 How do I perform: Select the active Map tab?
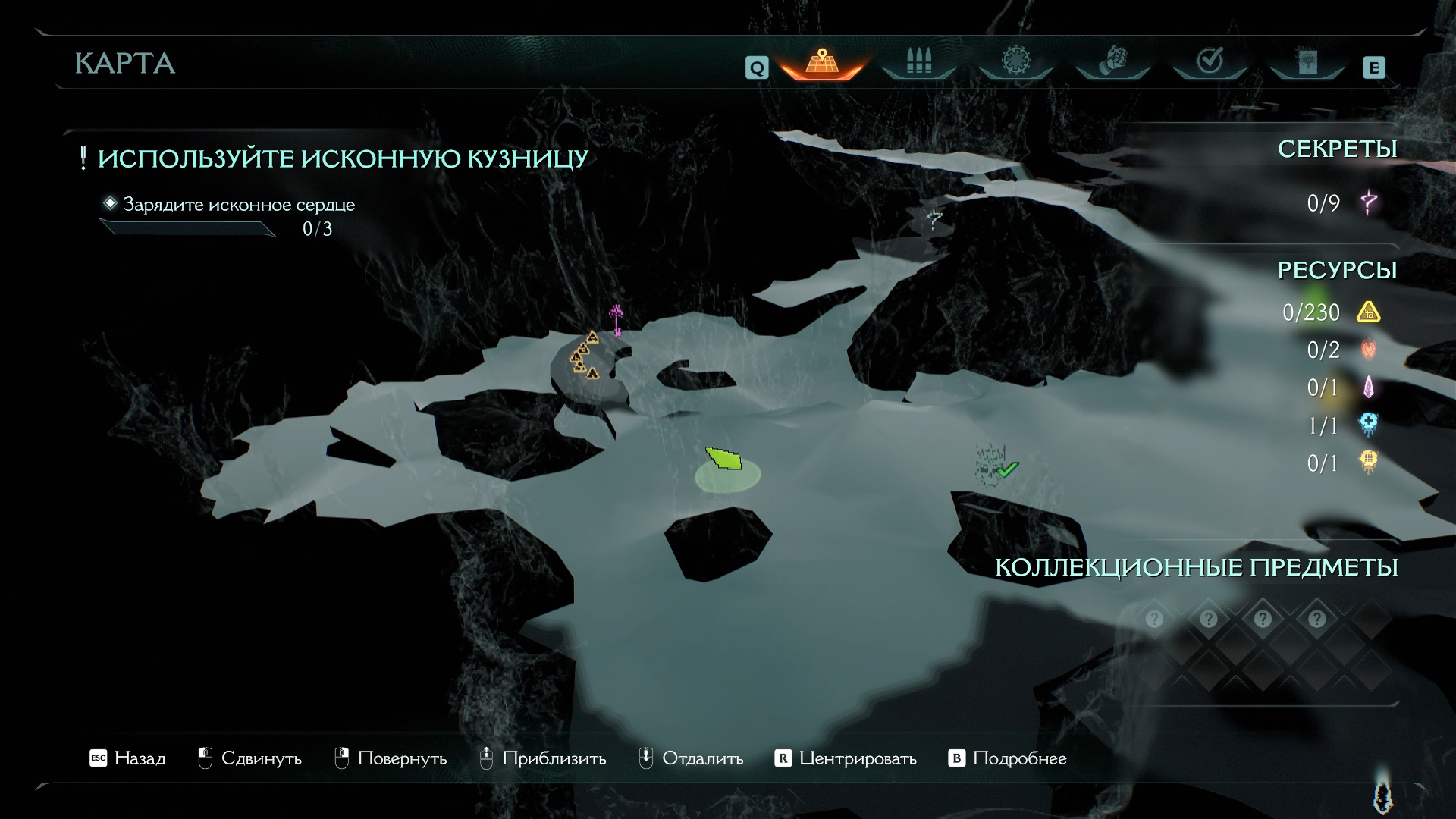pyautogui.click(x=821, y=61)
